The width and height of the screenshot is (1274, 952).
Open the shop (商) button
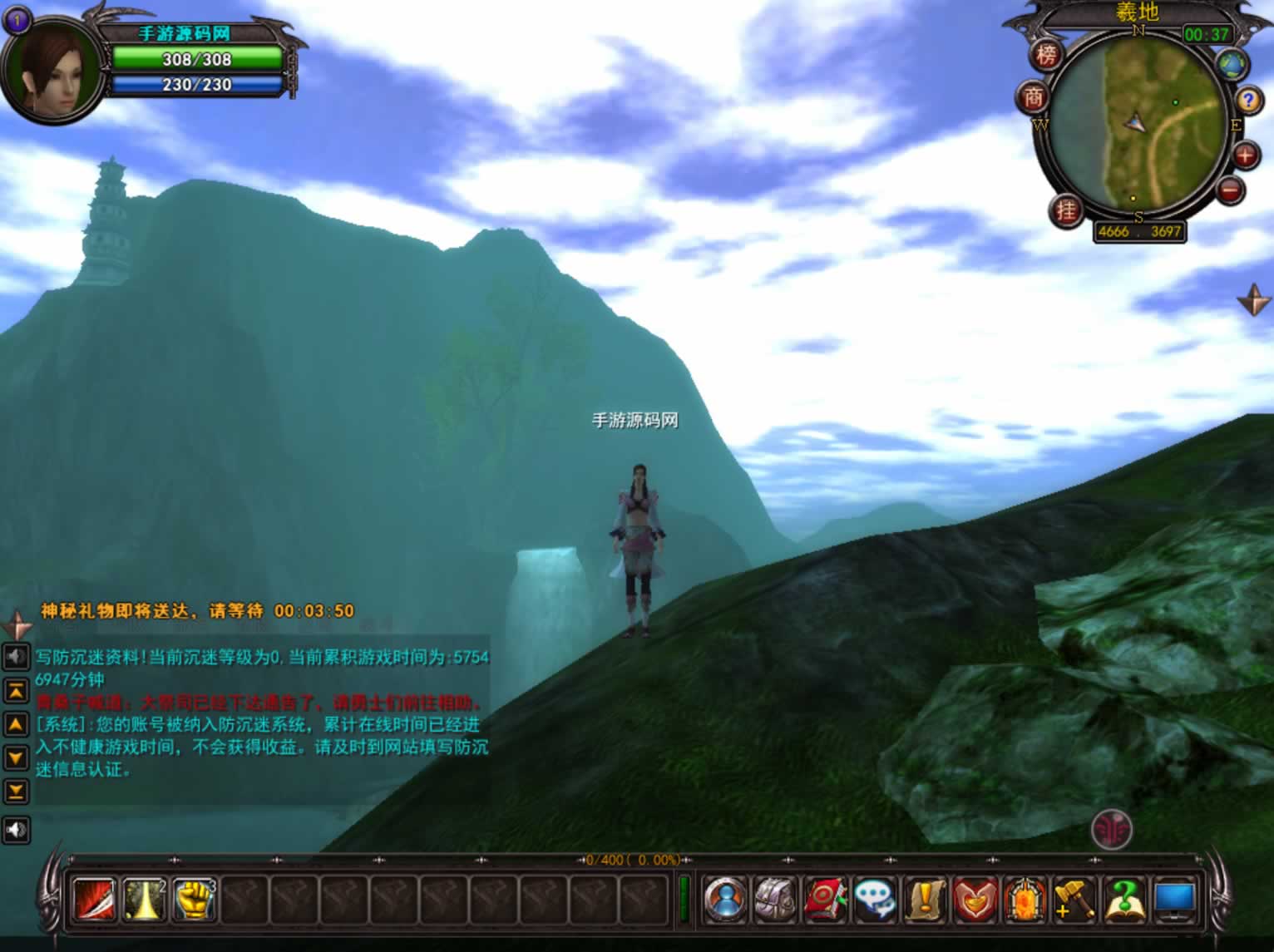click(1033, 98)
